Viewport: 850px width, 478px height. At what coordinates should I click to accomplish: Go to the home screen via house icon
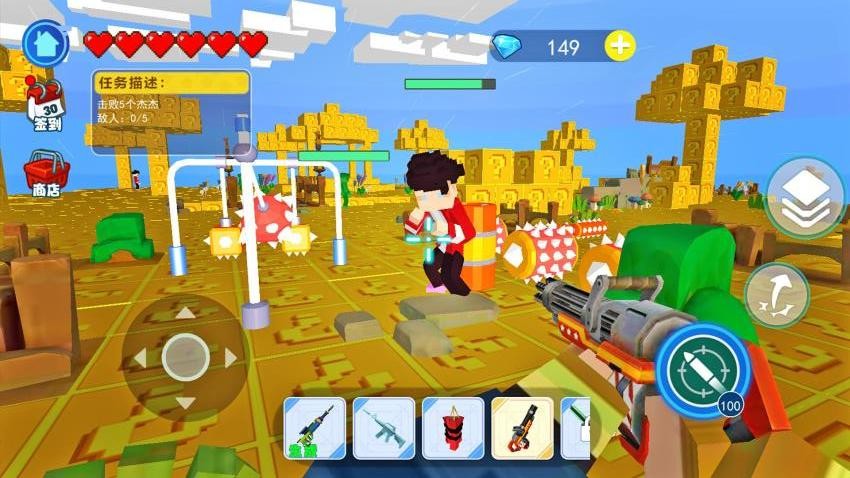(x=45, y=43)
